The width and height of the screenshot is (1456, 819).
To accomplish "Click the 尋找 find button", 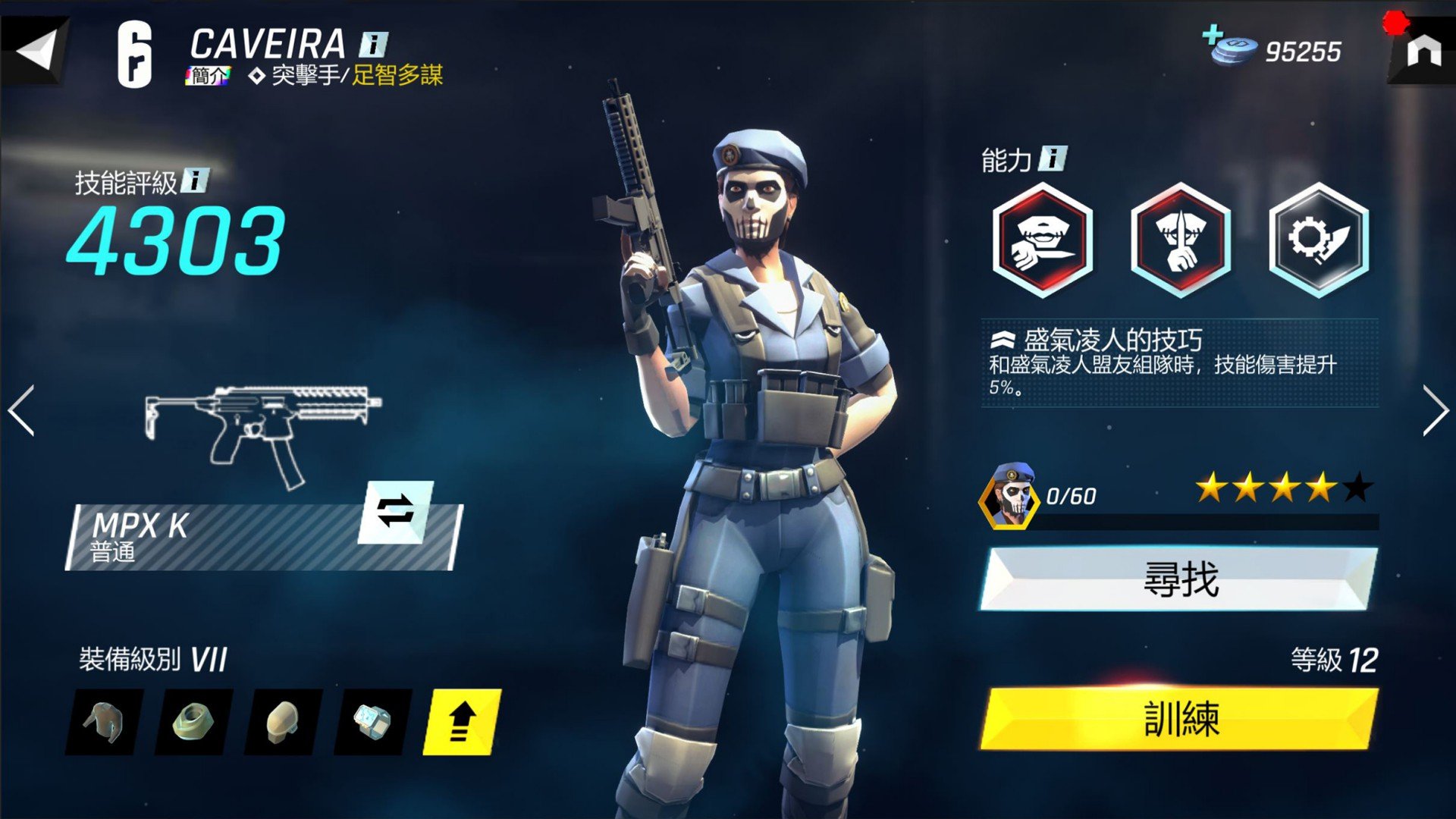I will 1179,580.
